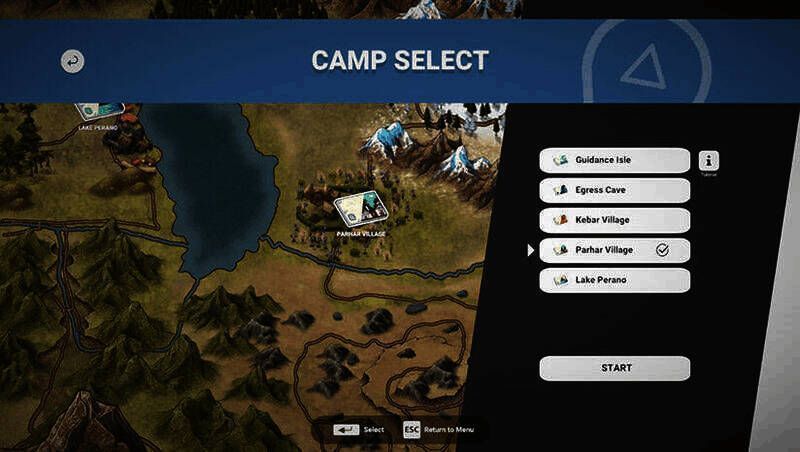The image size is (800, 452).
Task: Choose the Egress Cave camp
Action: (x=614, y=190)
